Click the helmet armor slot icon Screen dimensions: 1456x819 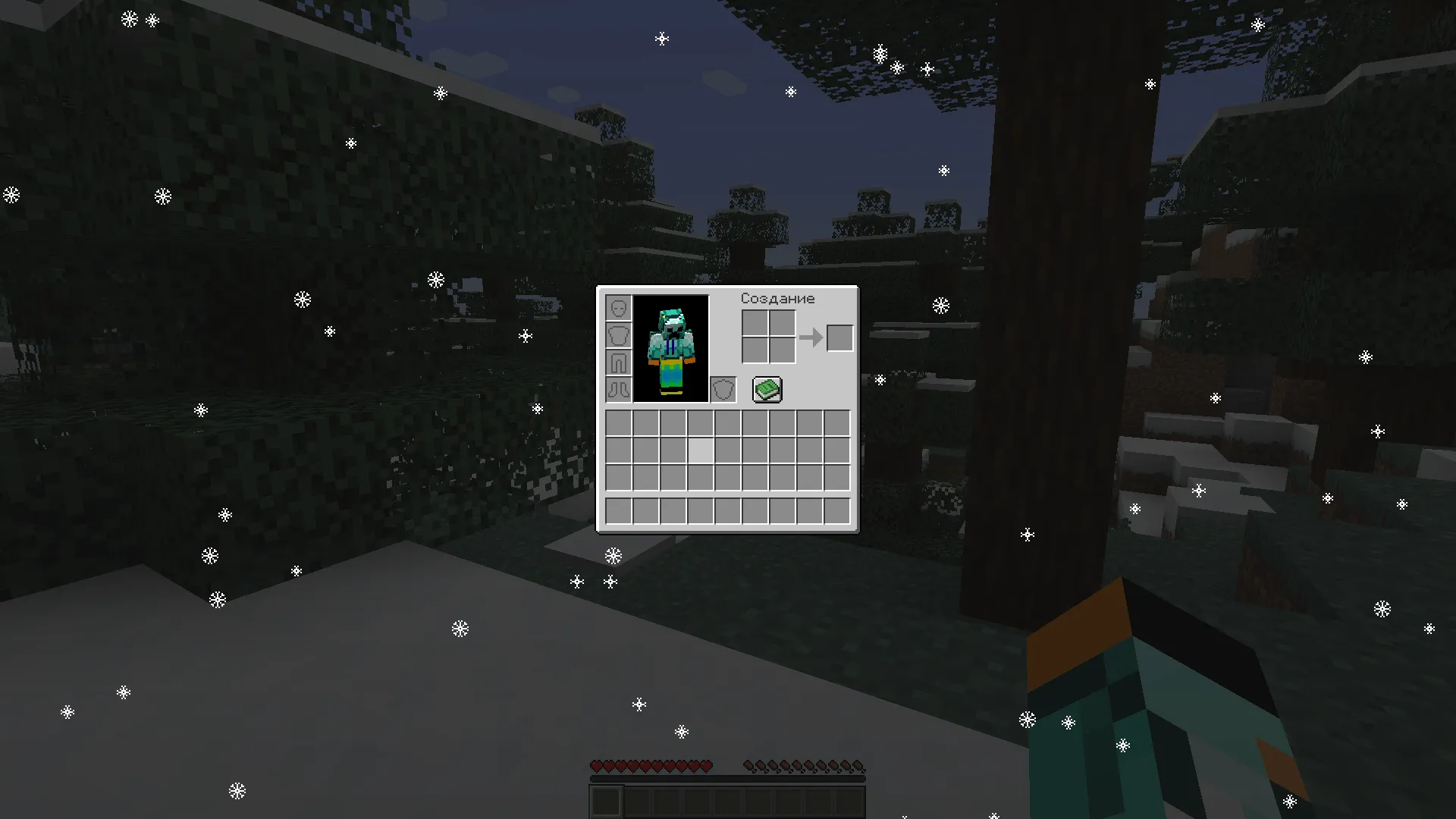(x=618, y=309)
